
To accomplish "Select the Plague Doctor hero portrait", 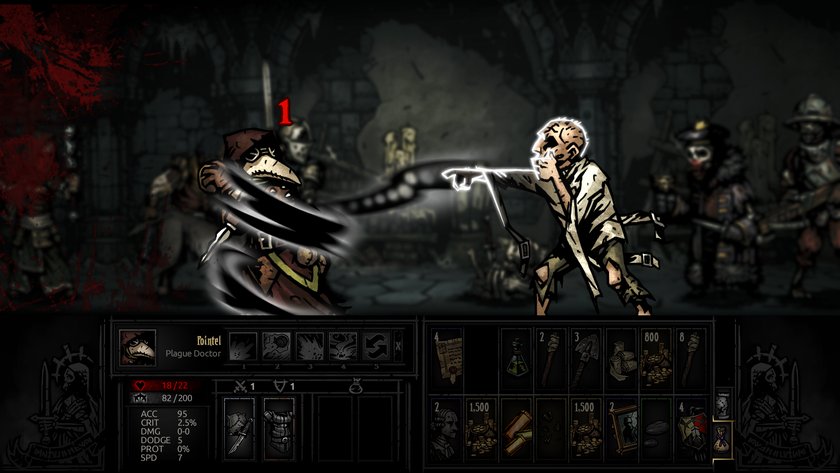I will [x=137, y=347].
